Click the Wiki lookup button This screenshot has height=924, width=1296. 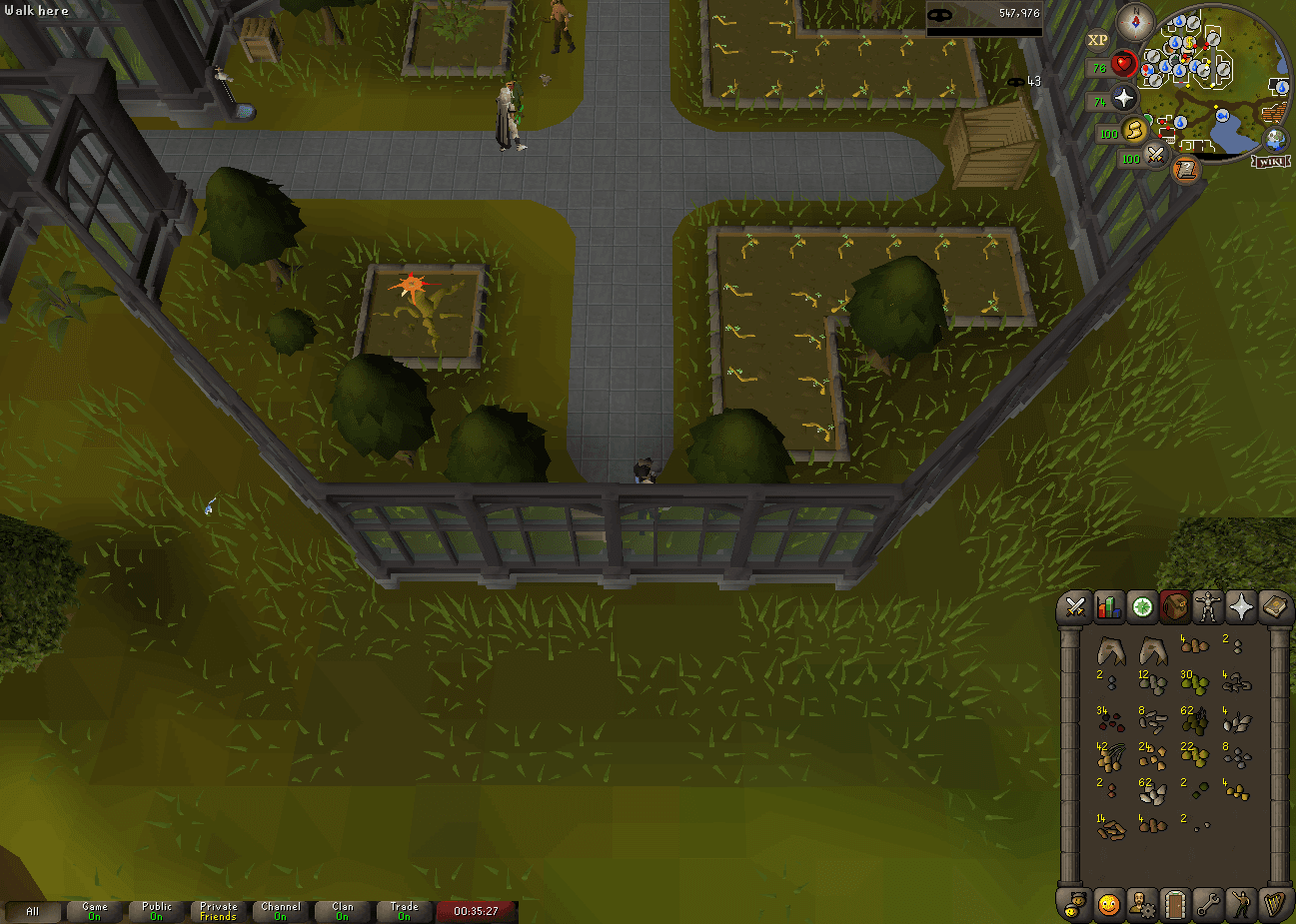pos(1271,162)
